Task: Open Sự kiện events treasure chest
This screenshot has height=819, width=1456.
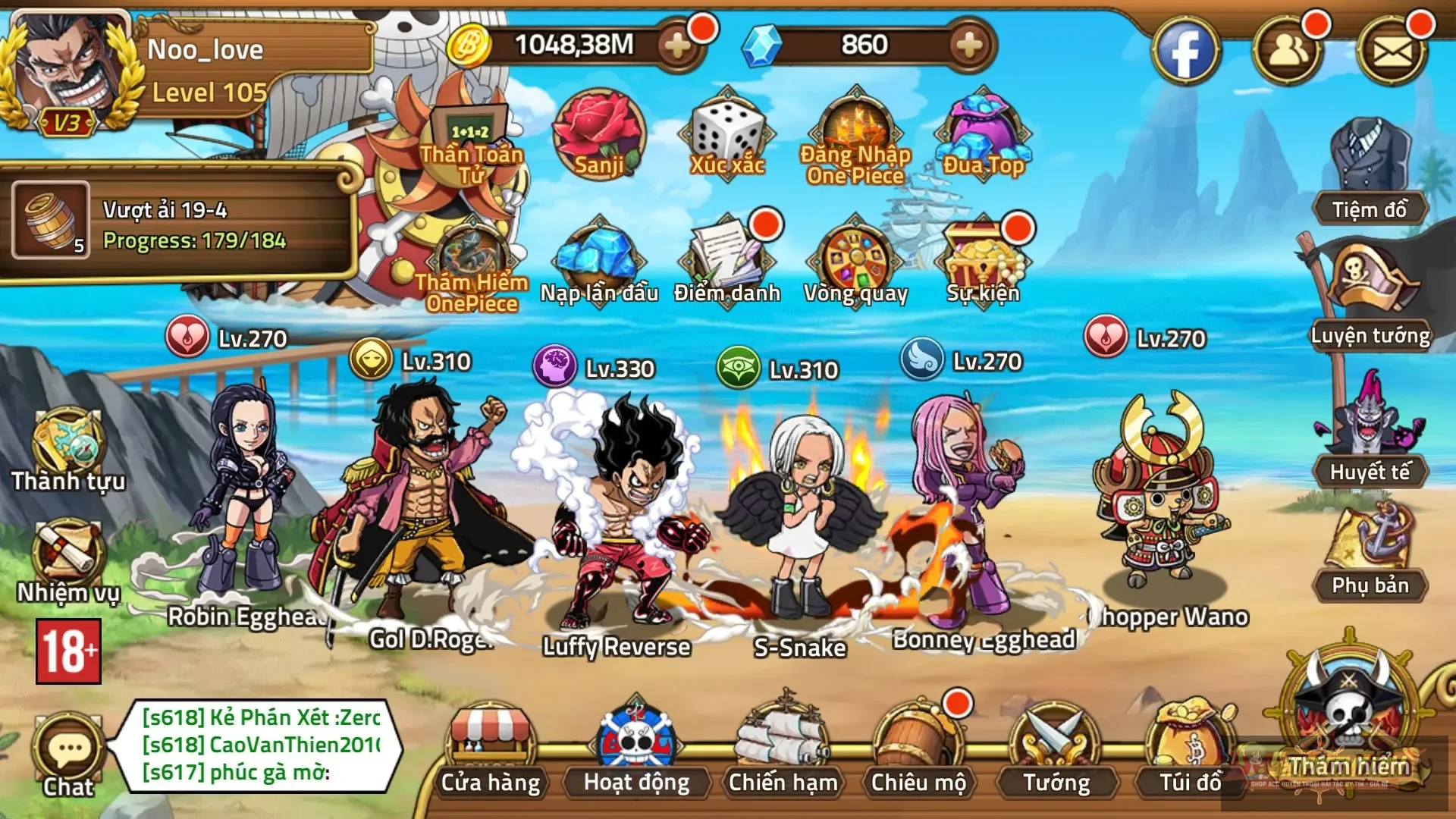Action: [983, 262]
